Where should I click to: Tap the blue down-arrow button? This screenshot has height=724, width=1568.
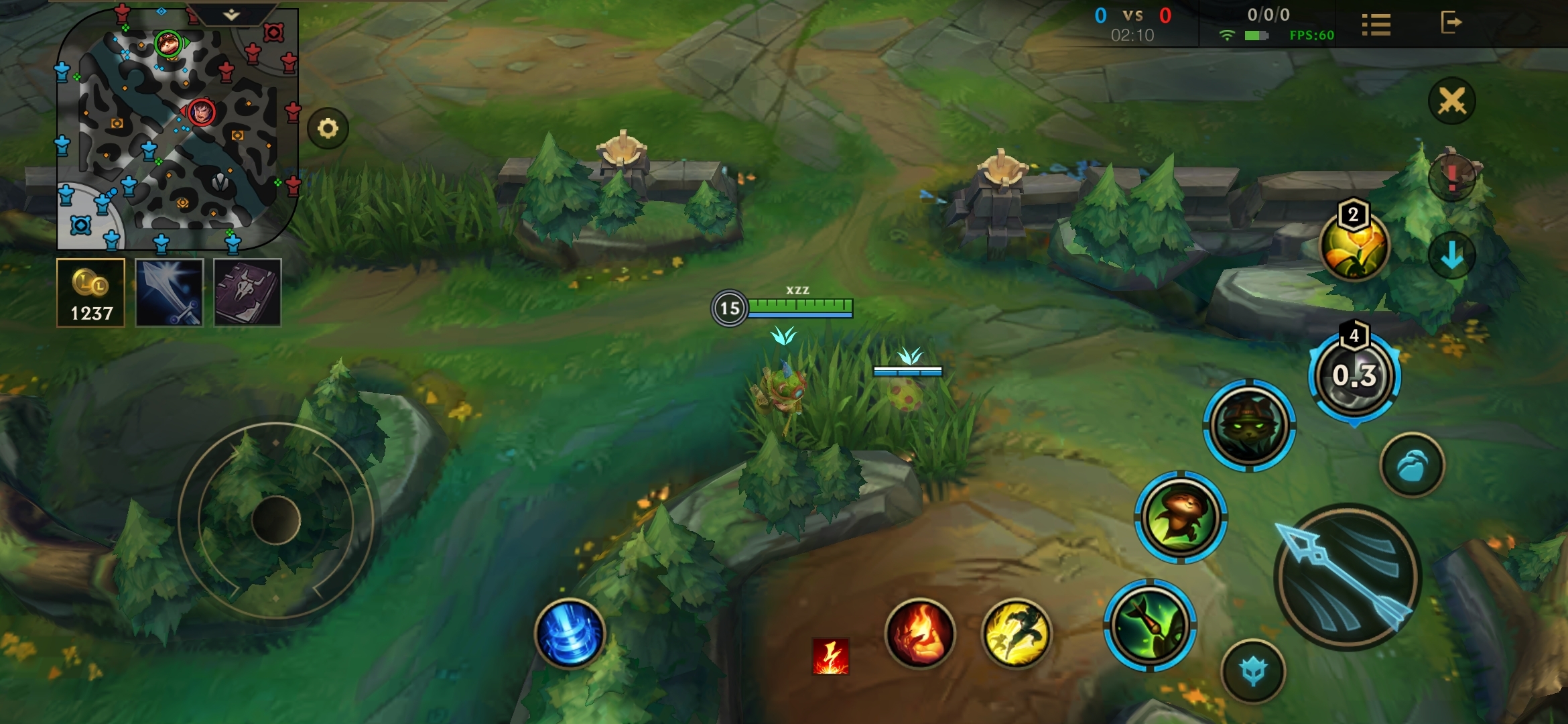(x=1451, y=255)
